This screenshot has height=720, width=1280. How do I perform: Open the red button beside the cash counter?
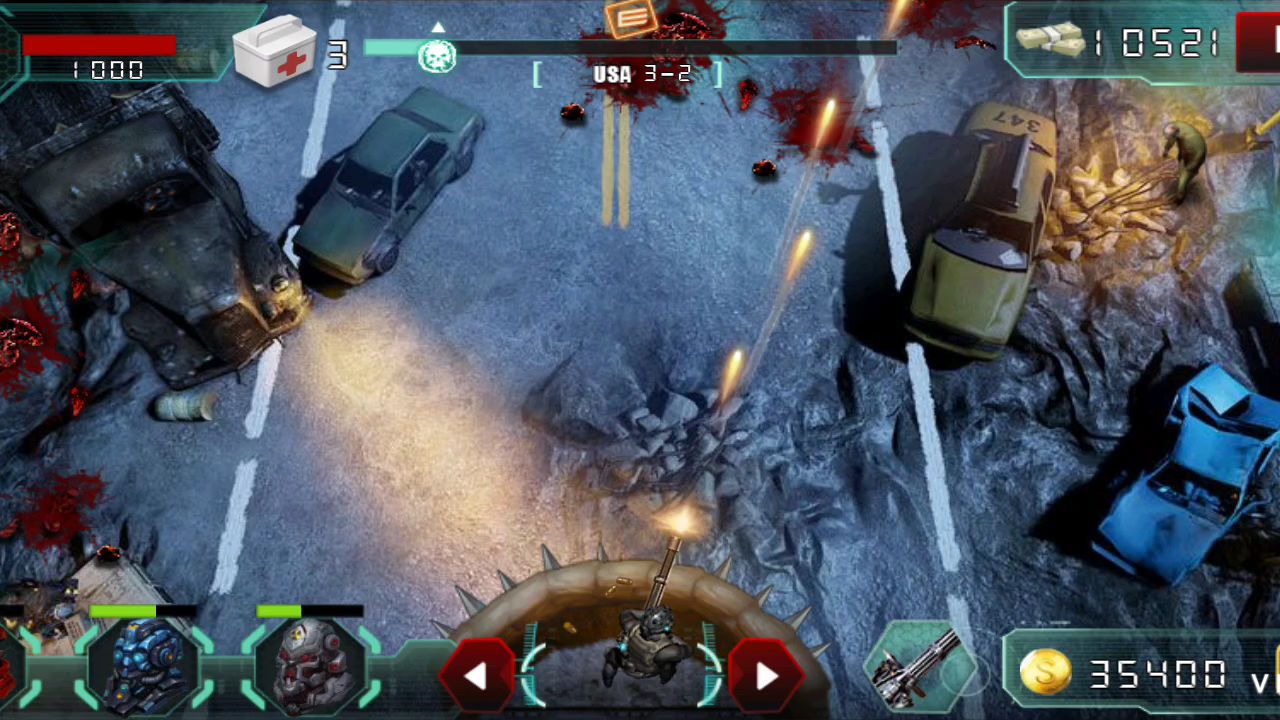[x=1260, y=42]
